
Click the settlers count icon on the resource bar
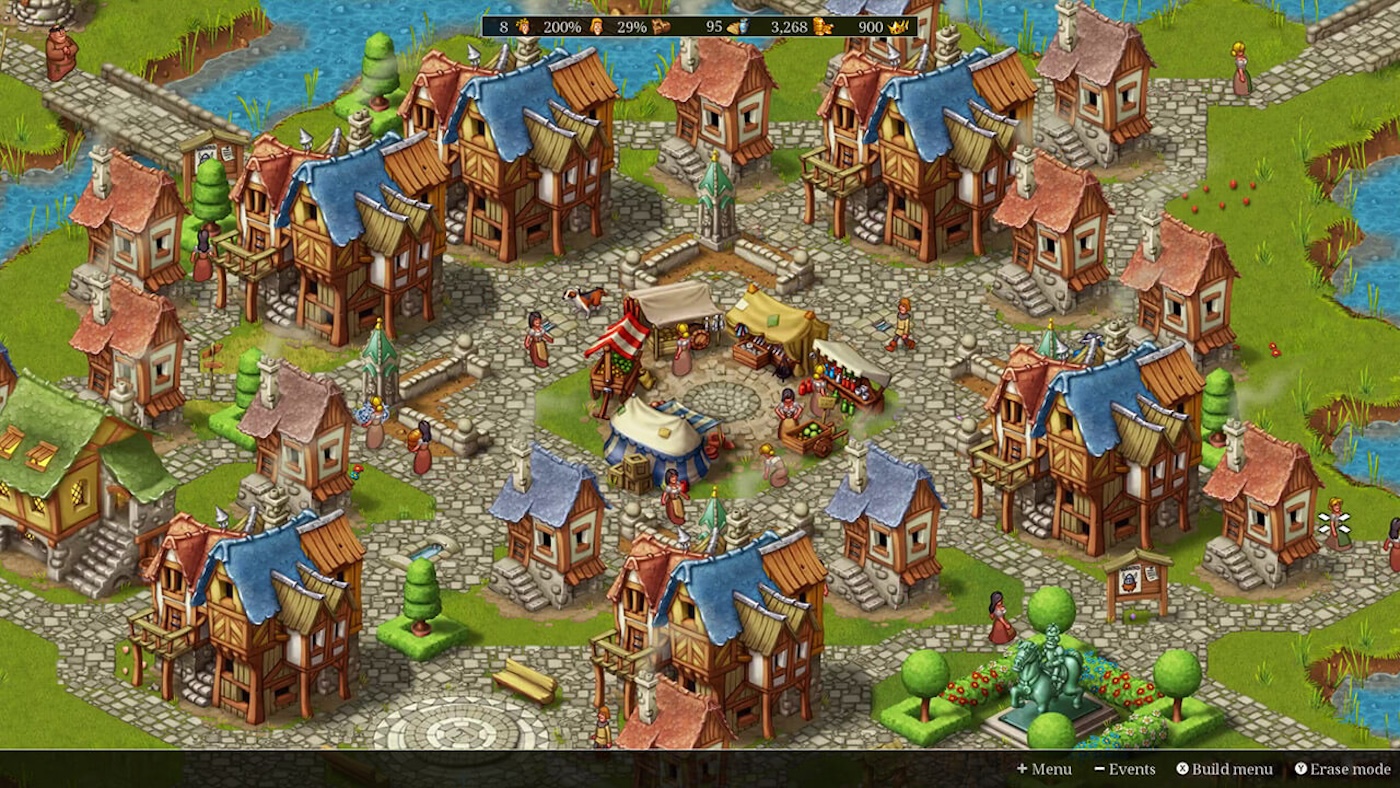(521, 27)
